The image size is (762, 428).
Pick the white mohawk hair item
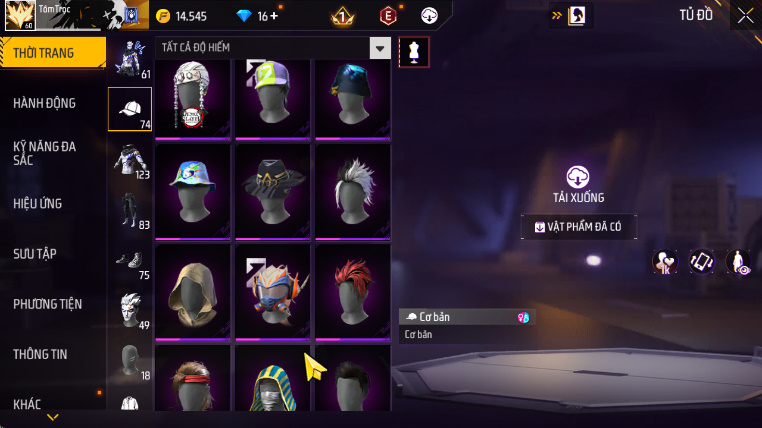[x=352, y=190]
